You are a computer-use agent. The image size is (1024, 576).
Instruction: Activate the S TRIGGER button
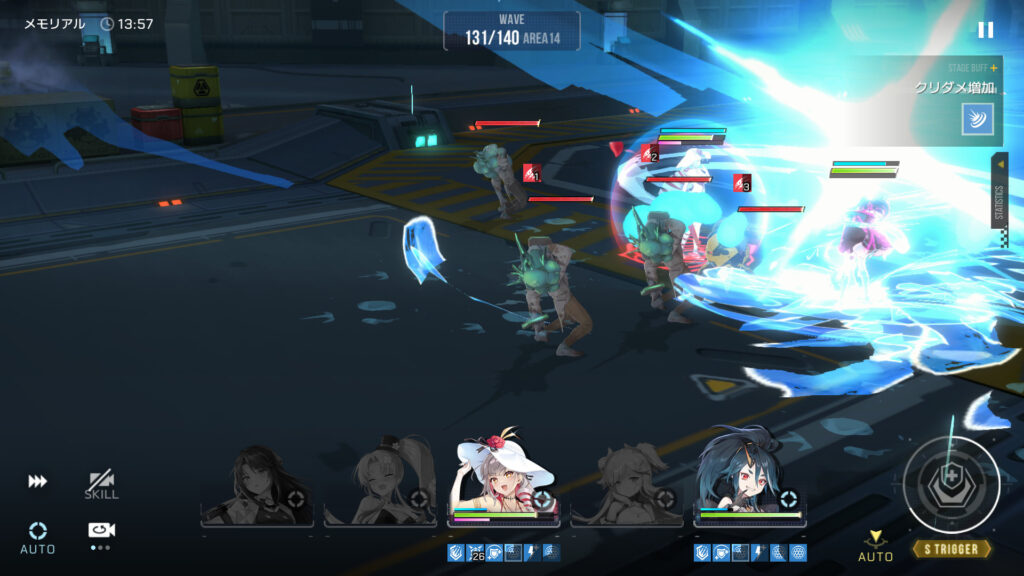pyautogui.click(x=951, y=549)
